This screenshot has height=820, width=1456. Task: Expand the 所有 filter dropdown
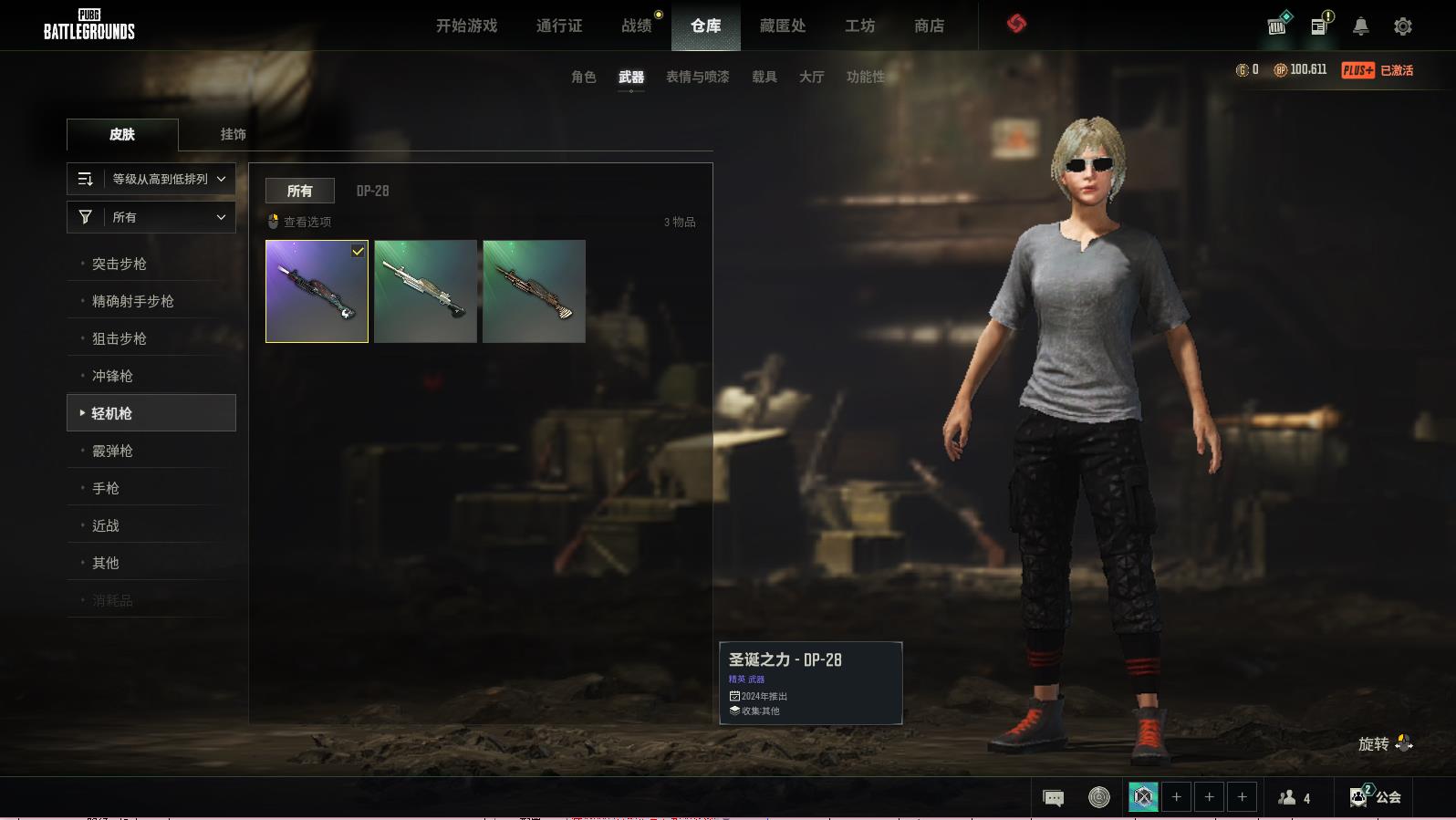click(x=151, y=217)
